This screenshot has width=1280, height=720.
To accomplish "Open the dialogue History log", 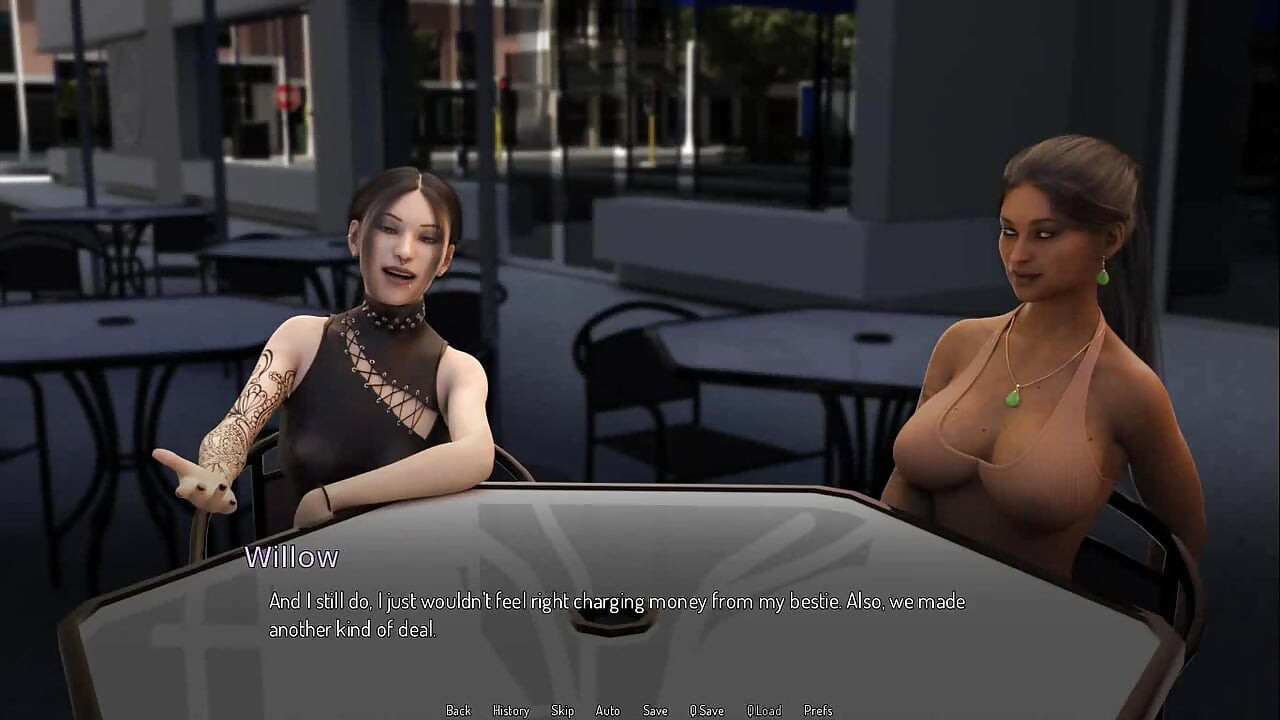I will [510, 710].
